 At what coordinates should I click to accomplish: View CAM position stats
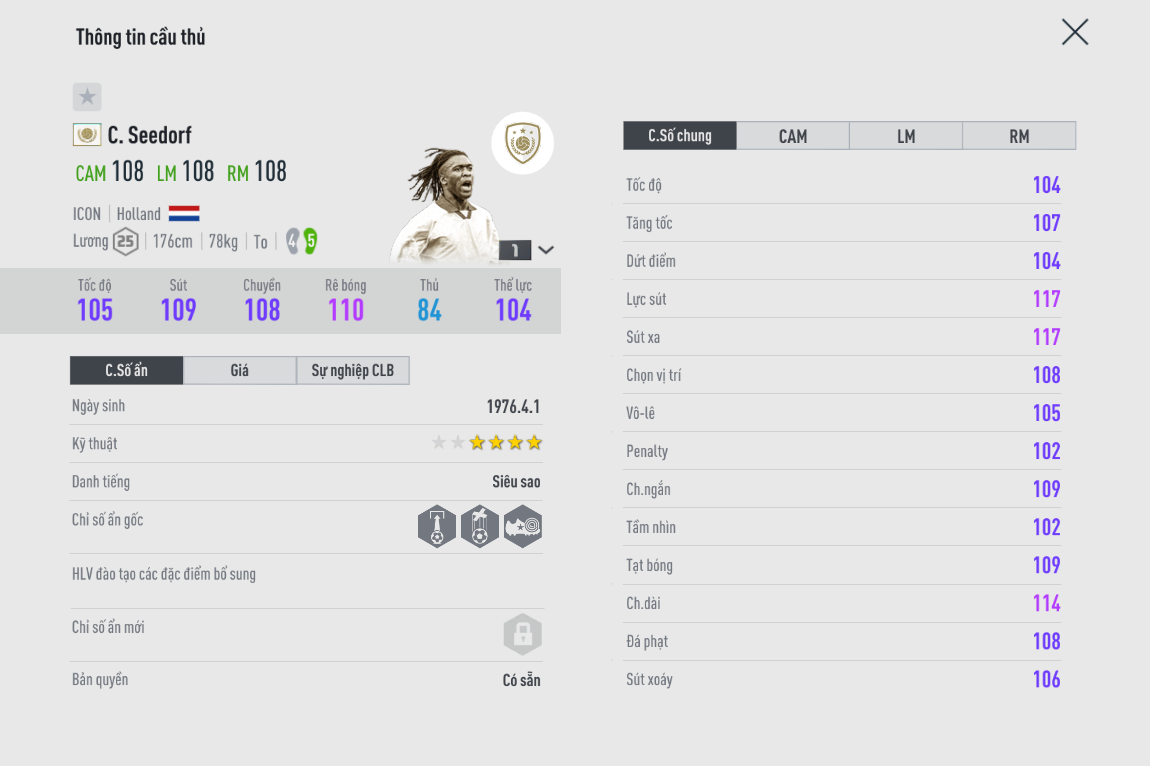pyautogui.click(x=793, y=136)
